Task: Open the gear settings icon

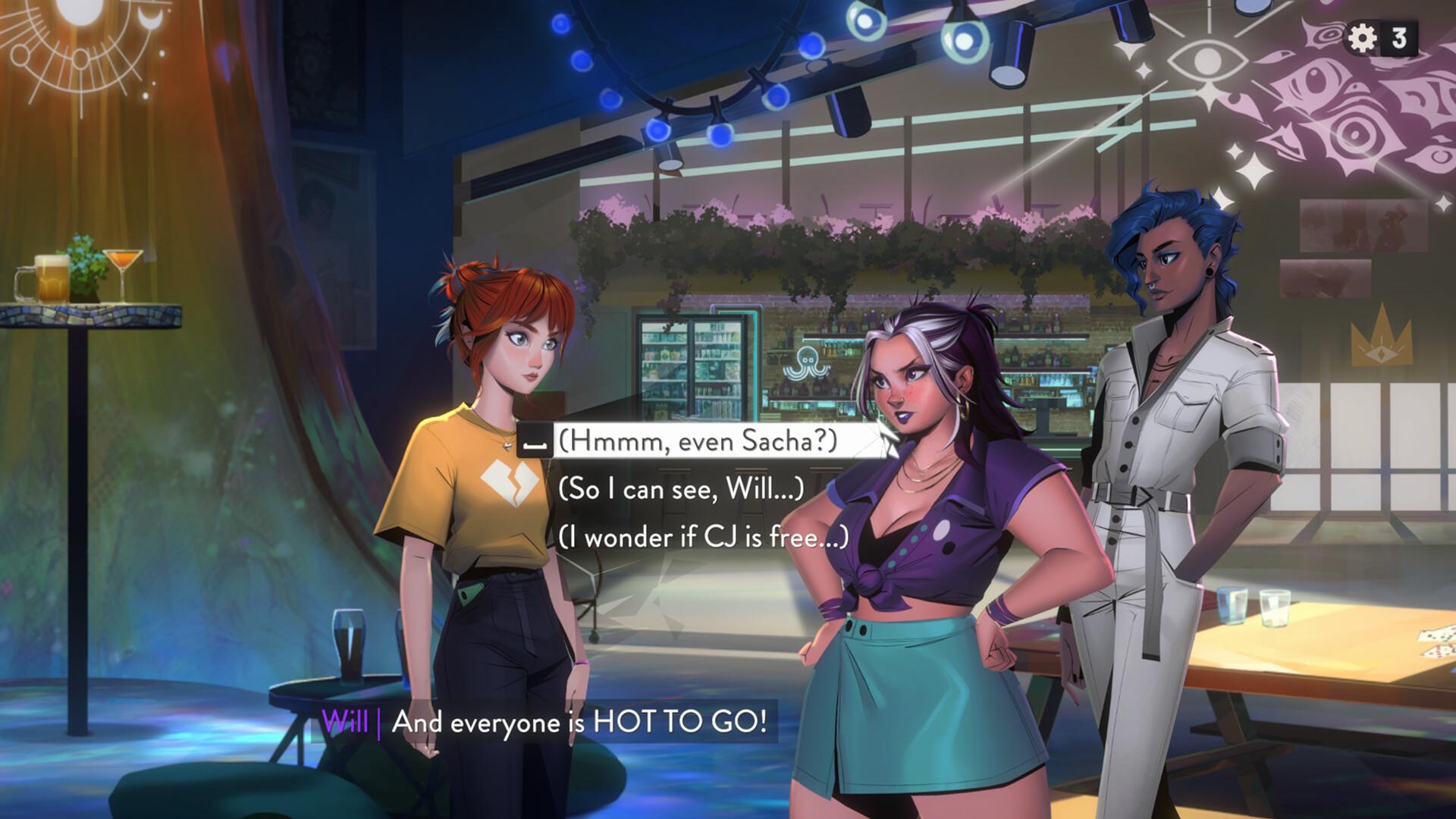Action: 1363,38
